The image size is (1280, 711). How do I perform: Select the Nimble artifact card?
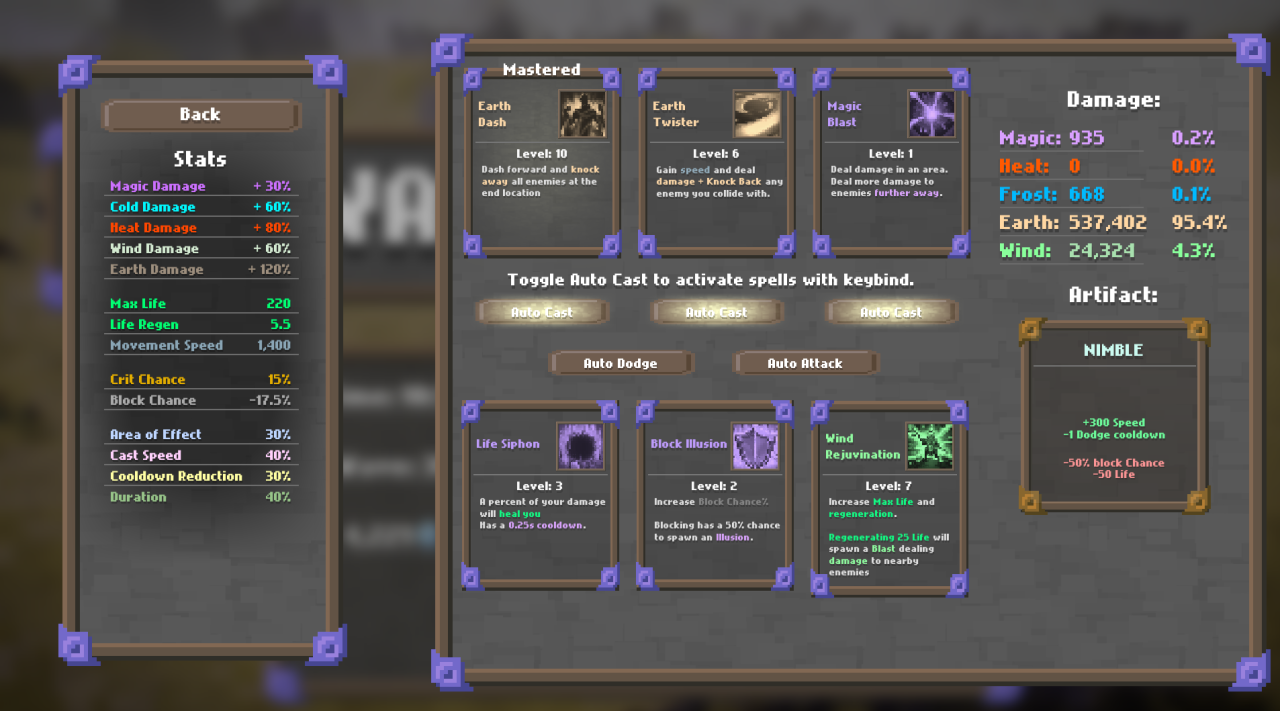tap(1113, 416)
